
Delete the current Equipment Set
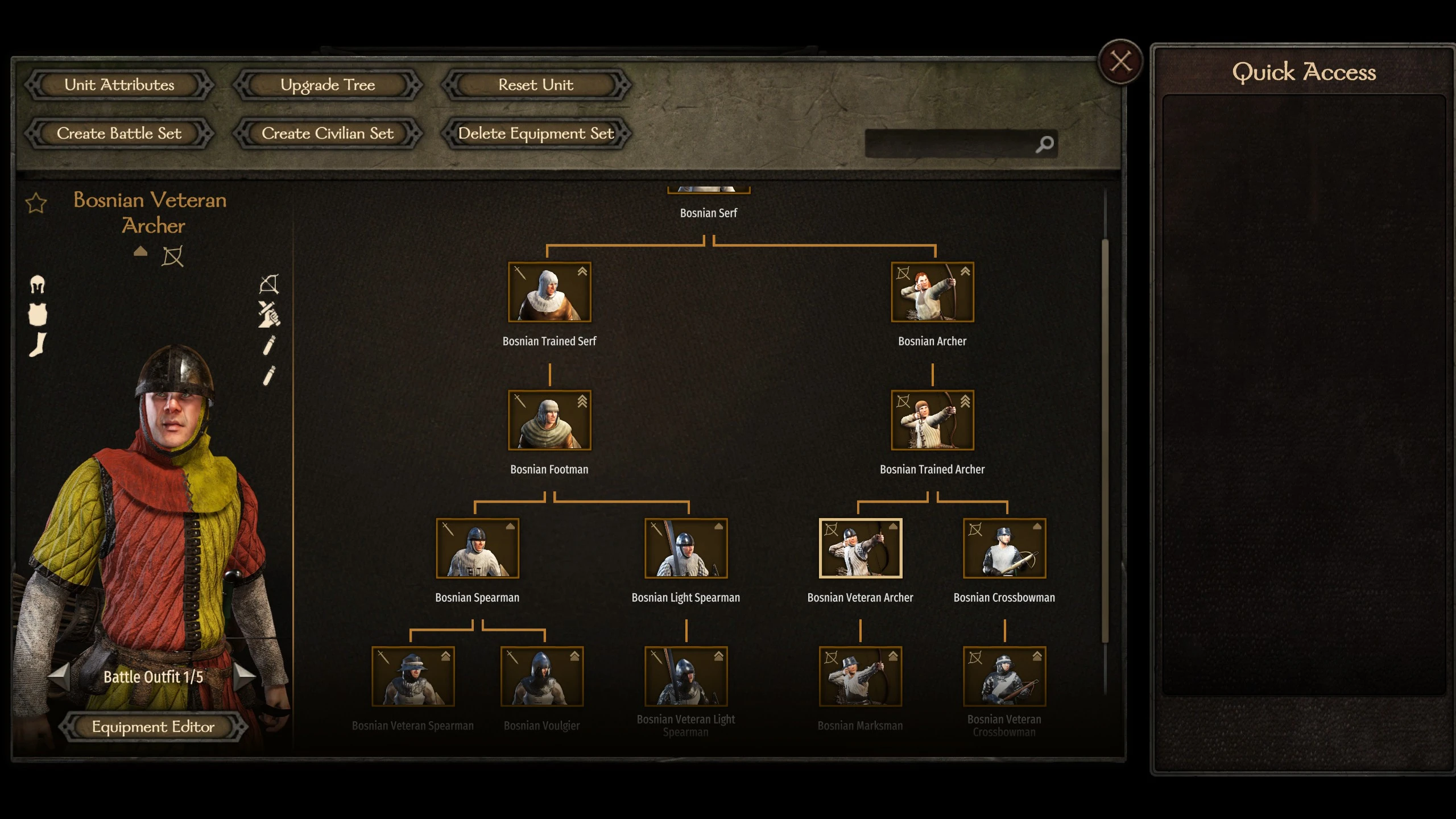coord(536,134)
